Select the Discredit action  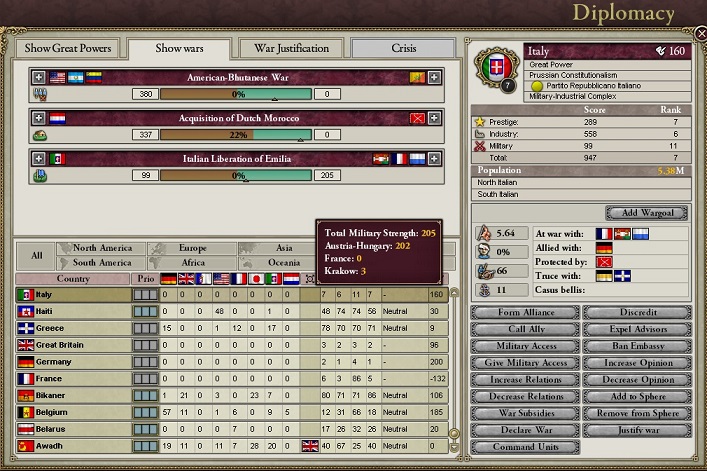tap(637, 312)
